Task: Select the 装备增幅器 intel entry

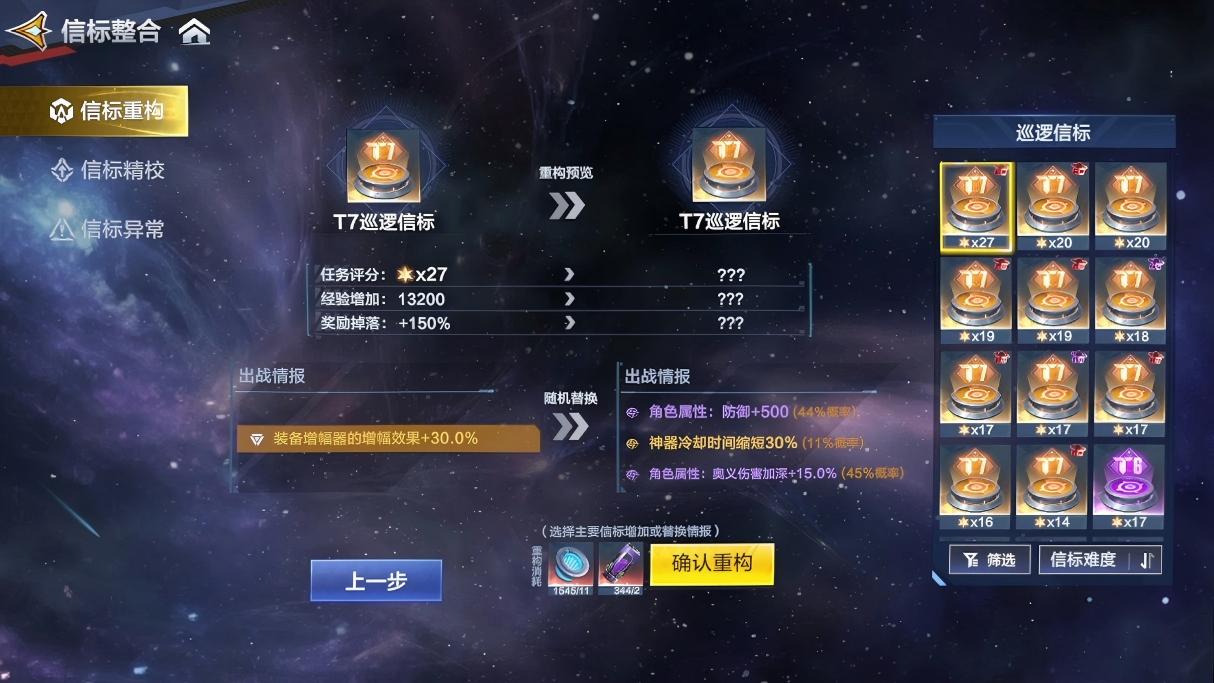Action: 388,438
